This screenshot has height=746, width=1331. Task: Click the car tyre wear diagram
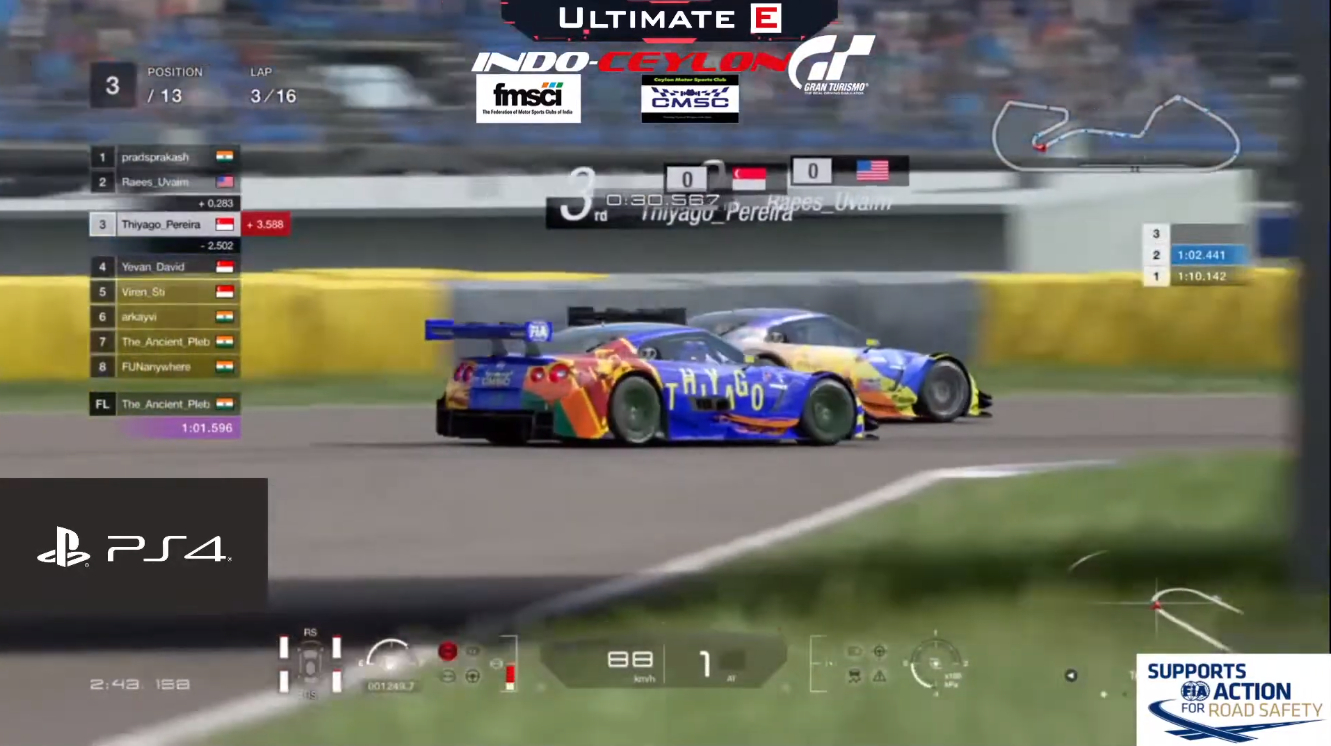coord(310,661)
